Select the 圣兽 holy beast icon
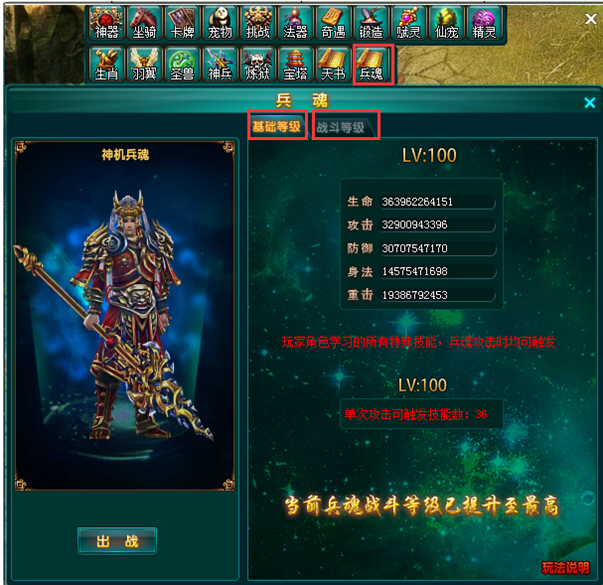This screenshot has width=603, height=585. (x=181, y=64)
